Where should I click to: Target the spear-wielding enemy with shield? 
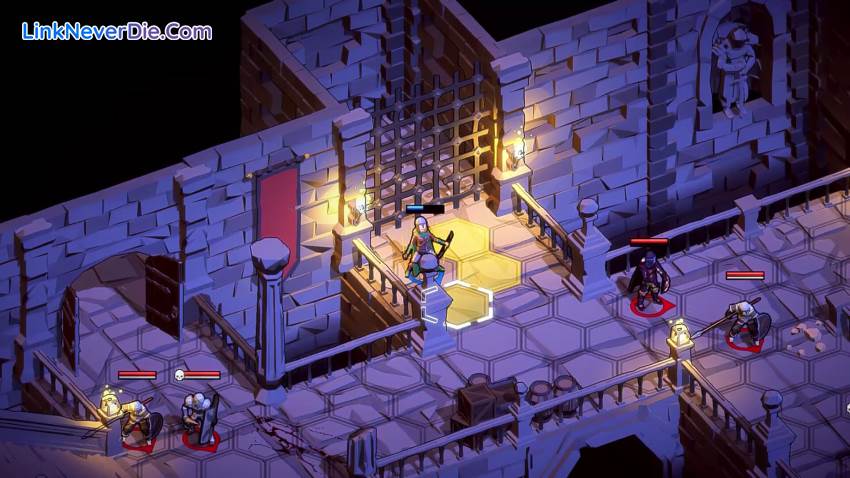(745, 322)
